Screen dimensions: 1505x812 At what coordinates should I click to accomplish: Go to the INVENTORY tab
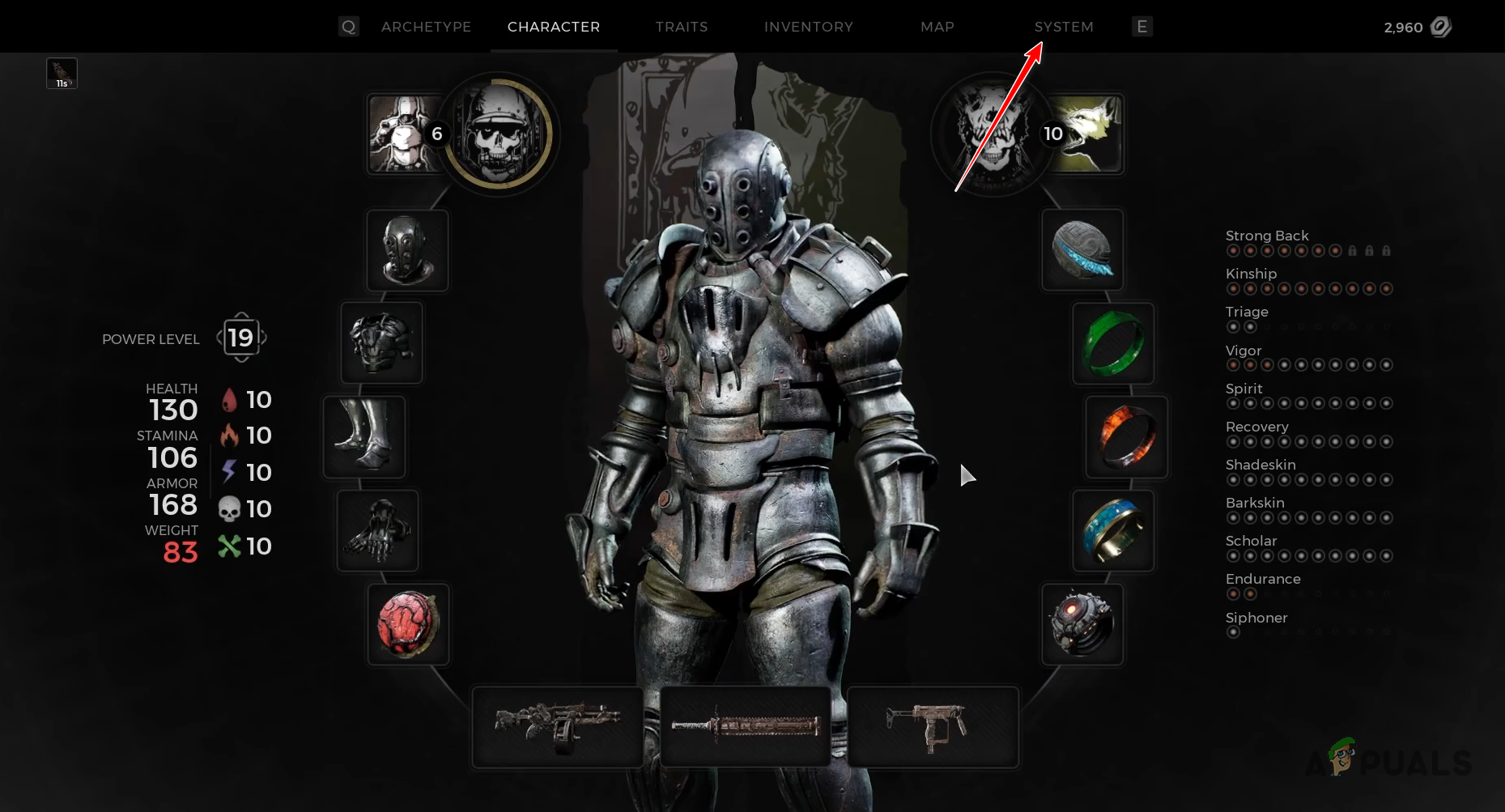coord(808,26)
